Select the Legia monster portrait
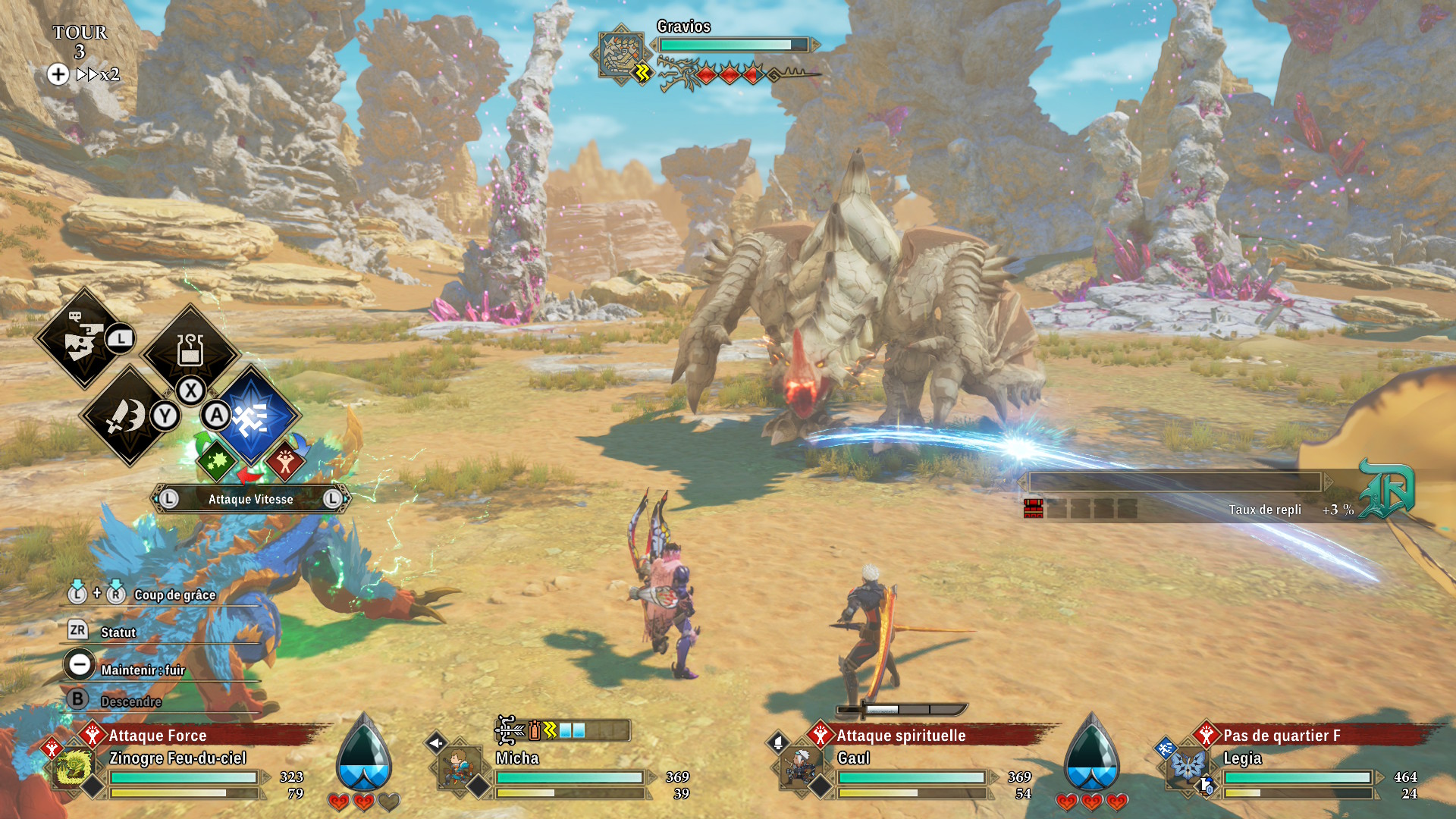 (1187, 767)
